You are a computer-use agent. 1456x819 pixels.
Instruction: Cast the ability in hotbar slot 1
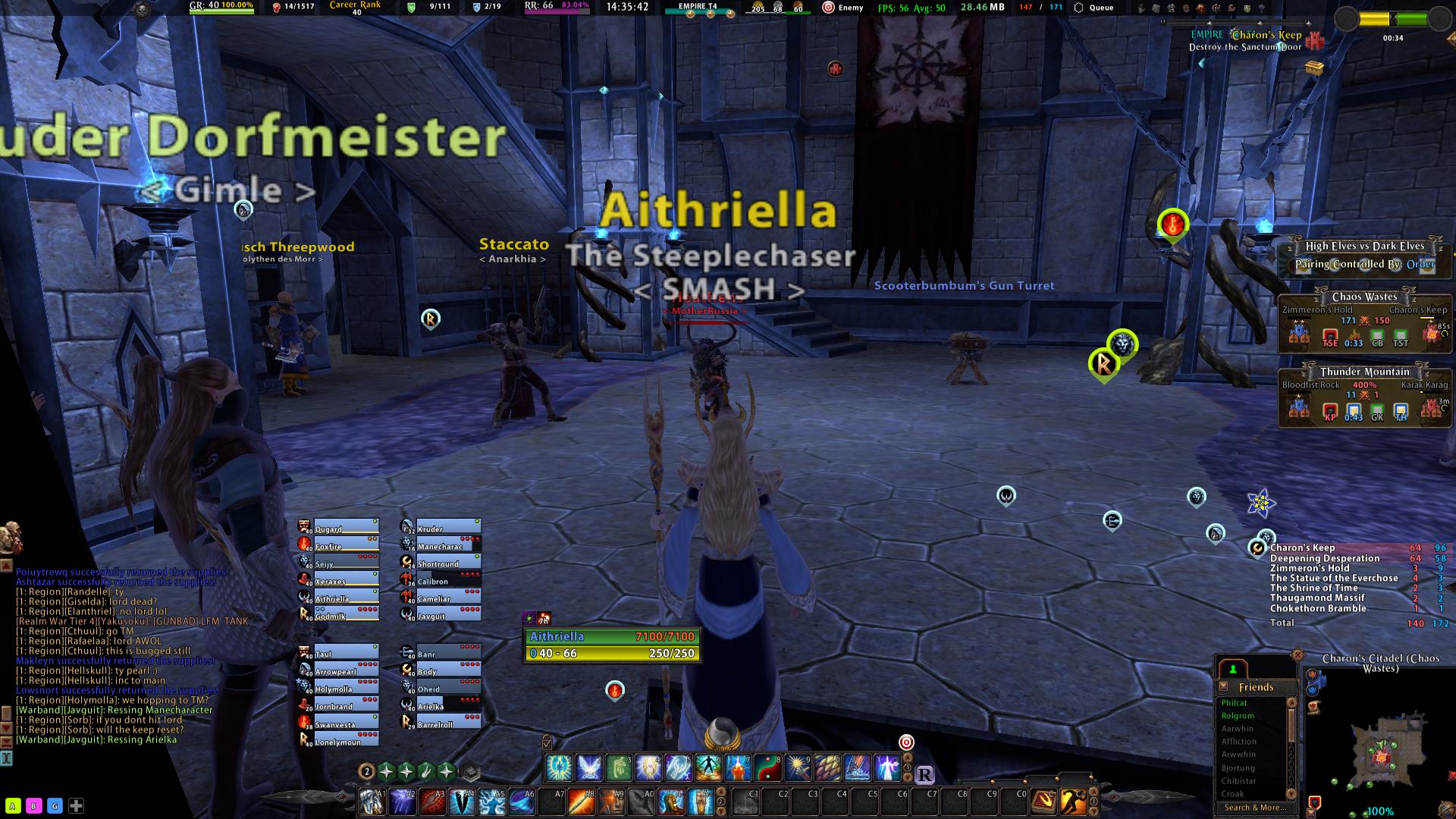tap(559, 767)
